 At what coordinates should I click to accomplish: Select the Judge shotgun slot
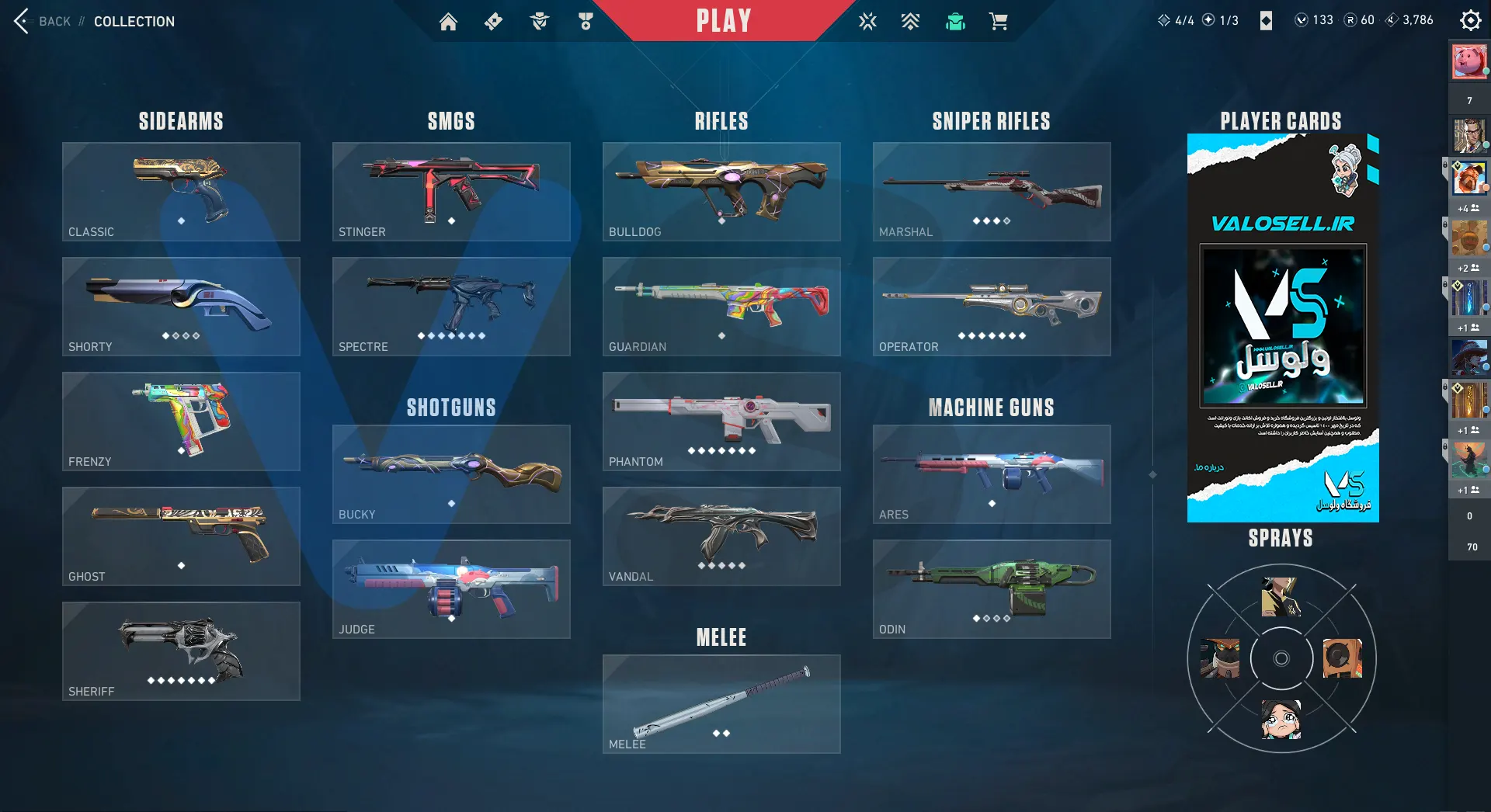(451, 589)
